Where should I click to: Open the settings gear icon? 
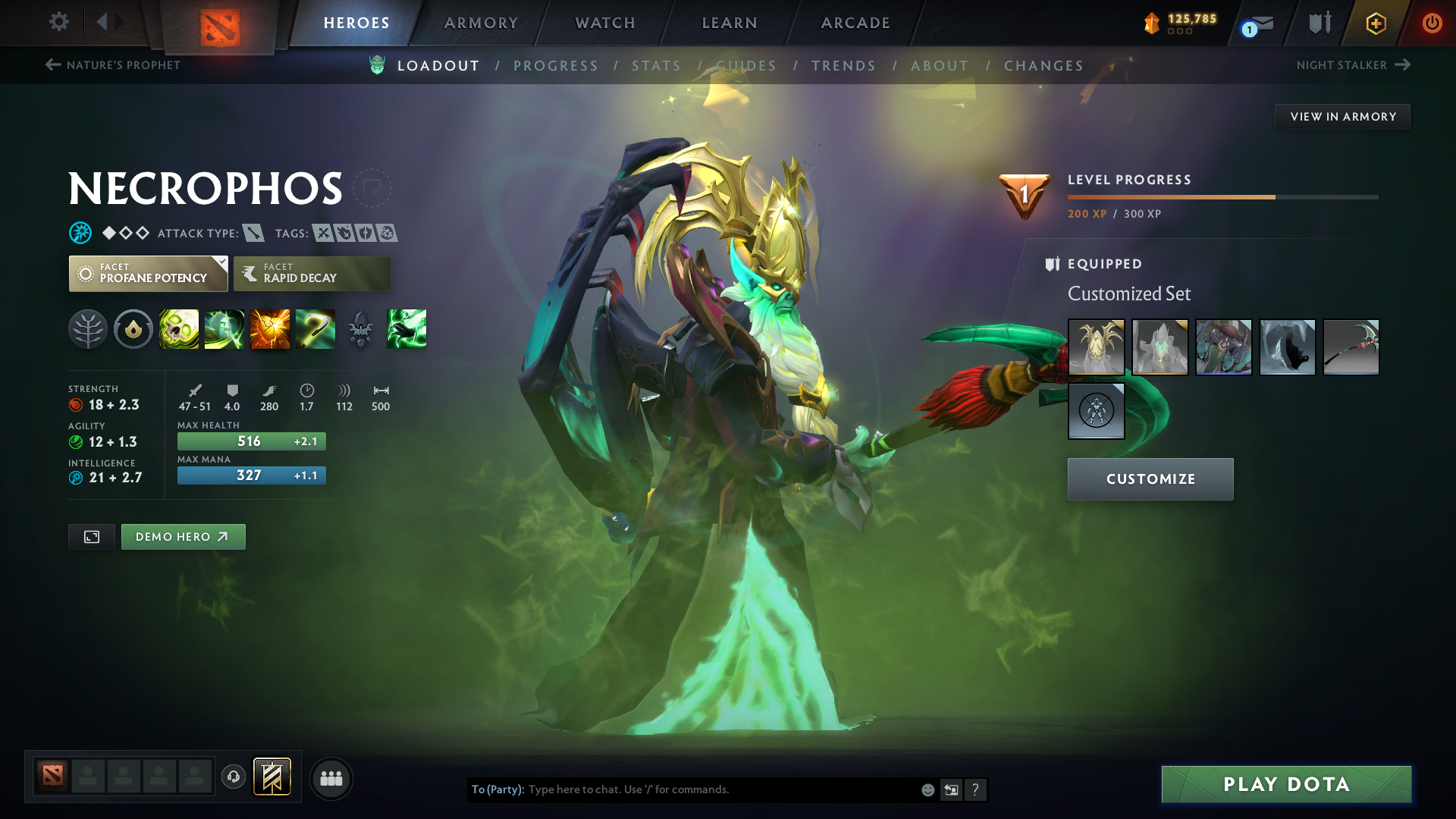tap(59, 23)
